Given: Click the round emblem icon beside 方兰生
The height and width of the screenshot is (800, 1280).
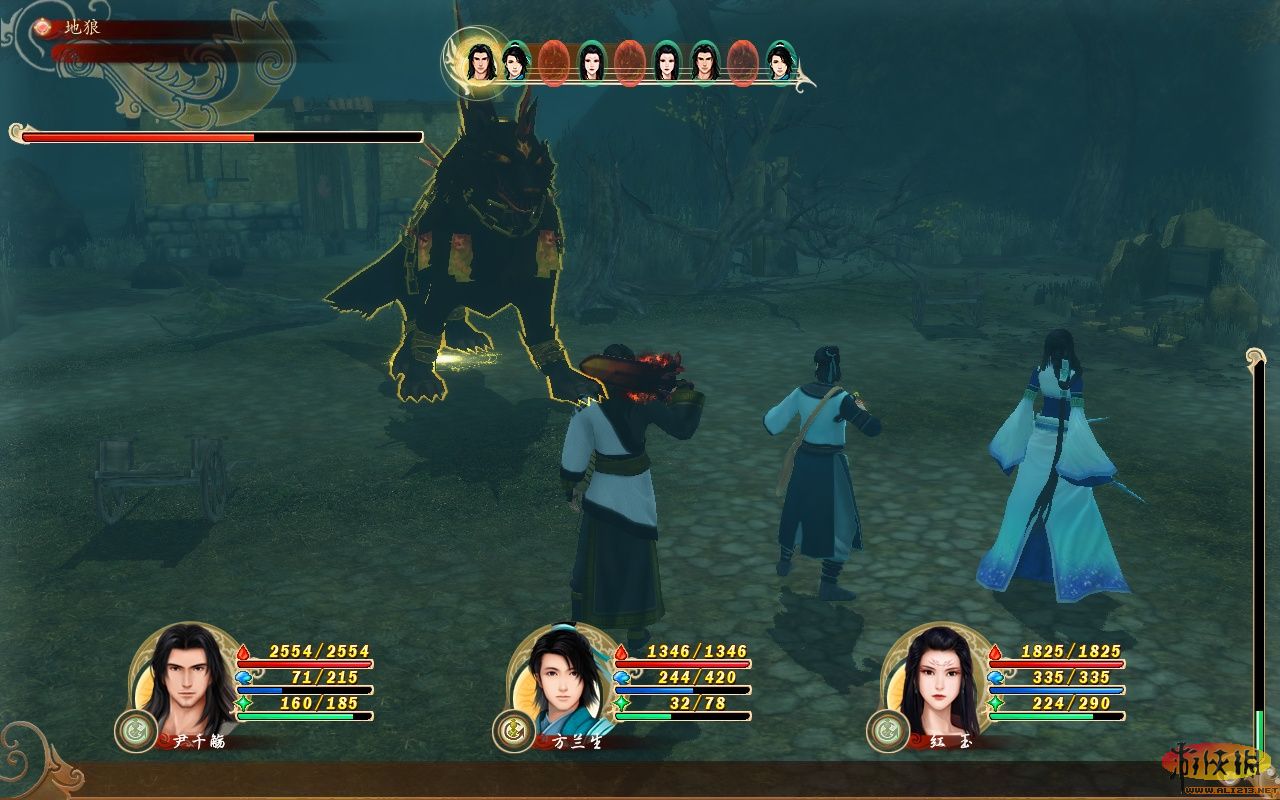Looking at the screenshot, I should tap(512, 731).
